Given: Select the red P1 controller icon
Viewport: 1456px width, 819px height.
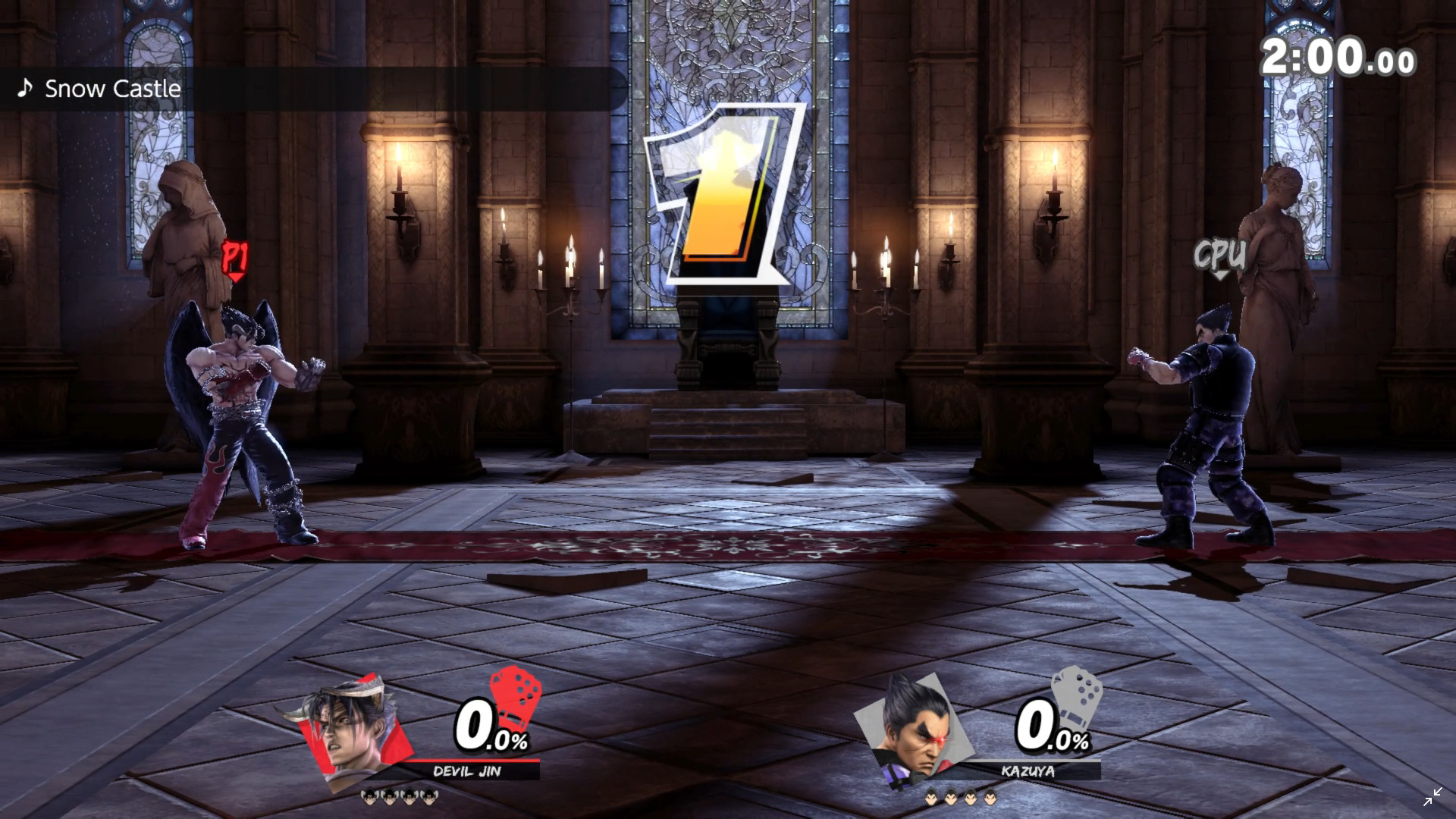Looking at the screenshot, I should (x=516, y=694).
